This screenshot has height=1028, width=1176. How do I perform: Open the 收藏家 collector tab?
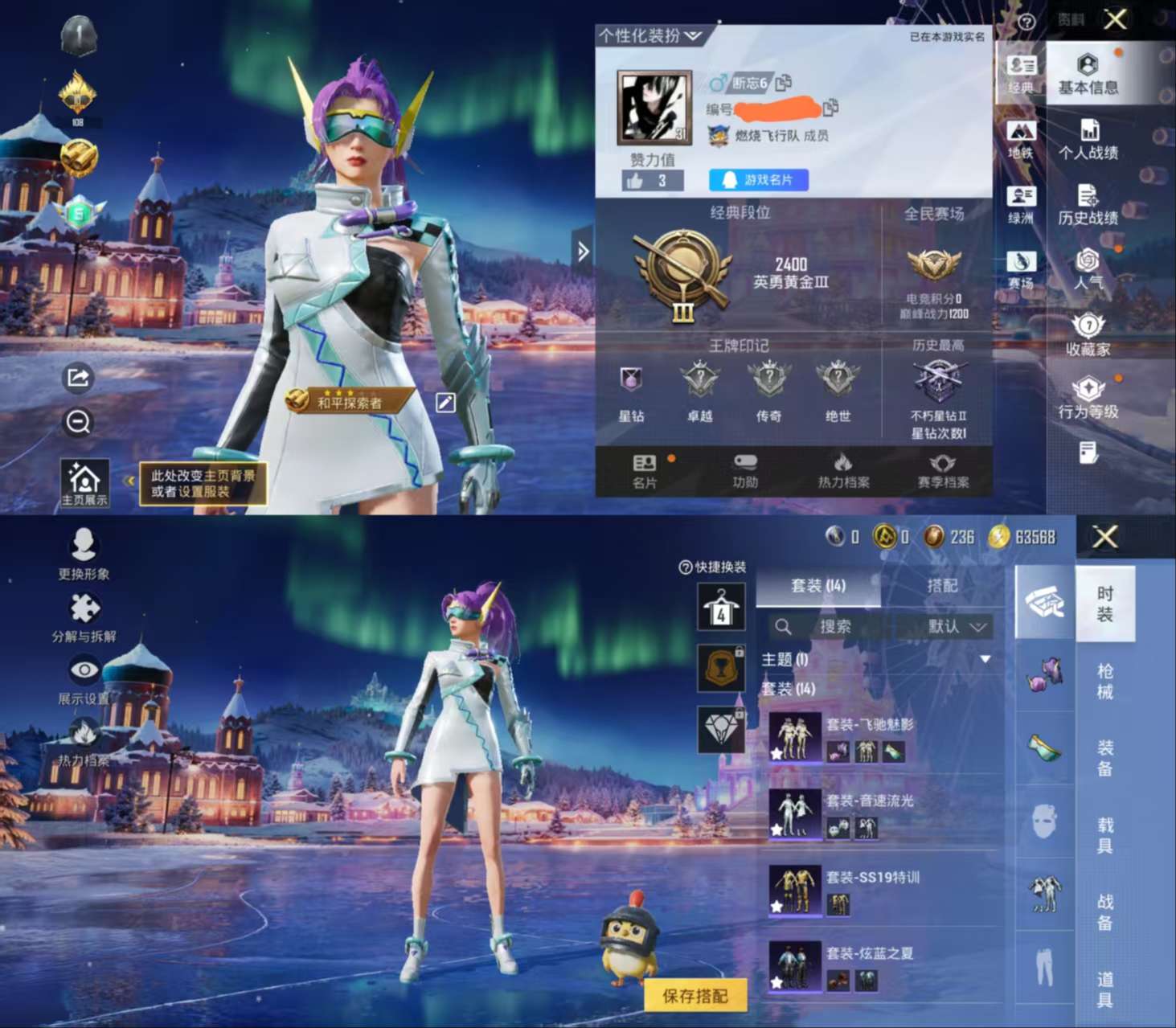pyautogui.click(x=1088, y=335)
